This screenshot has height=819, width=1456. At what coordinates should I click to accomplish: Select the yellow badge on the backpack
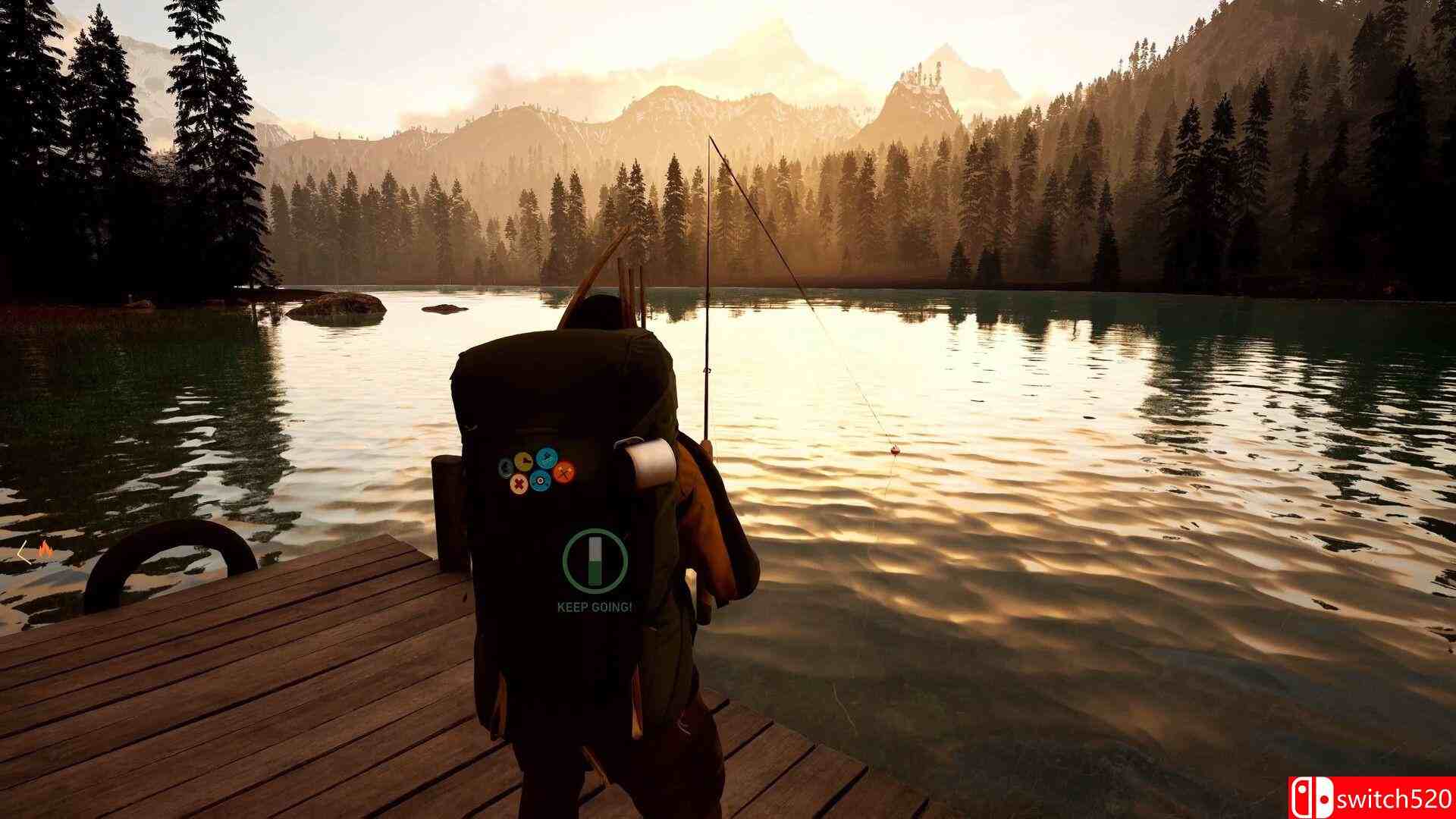pos(523,460)
